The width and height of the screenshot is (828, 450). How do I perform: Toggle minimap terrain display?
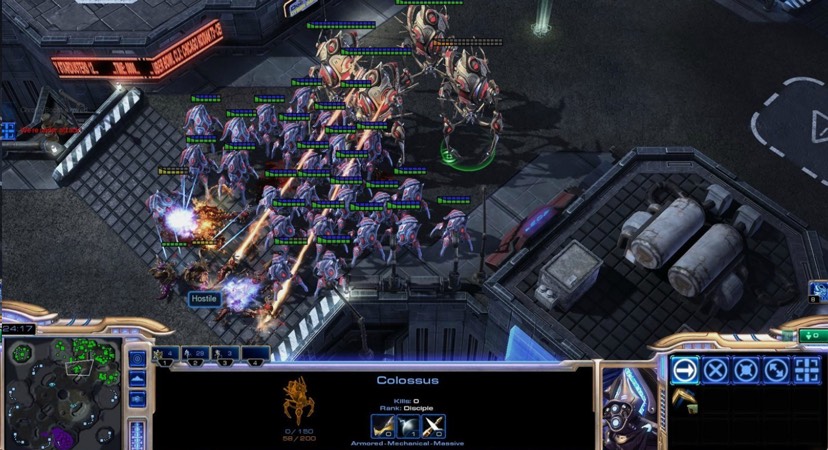tap(137, 379)
